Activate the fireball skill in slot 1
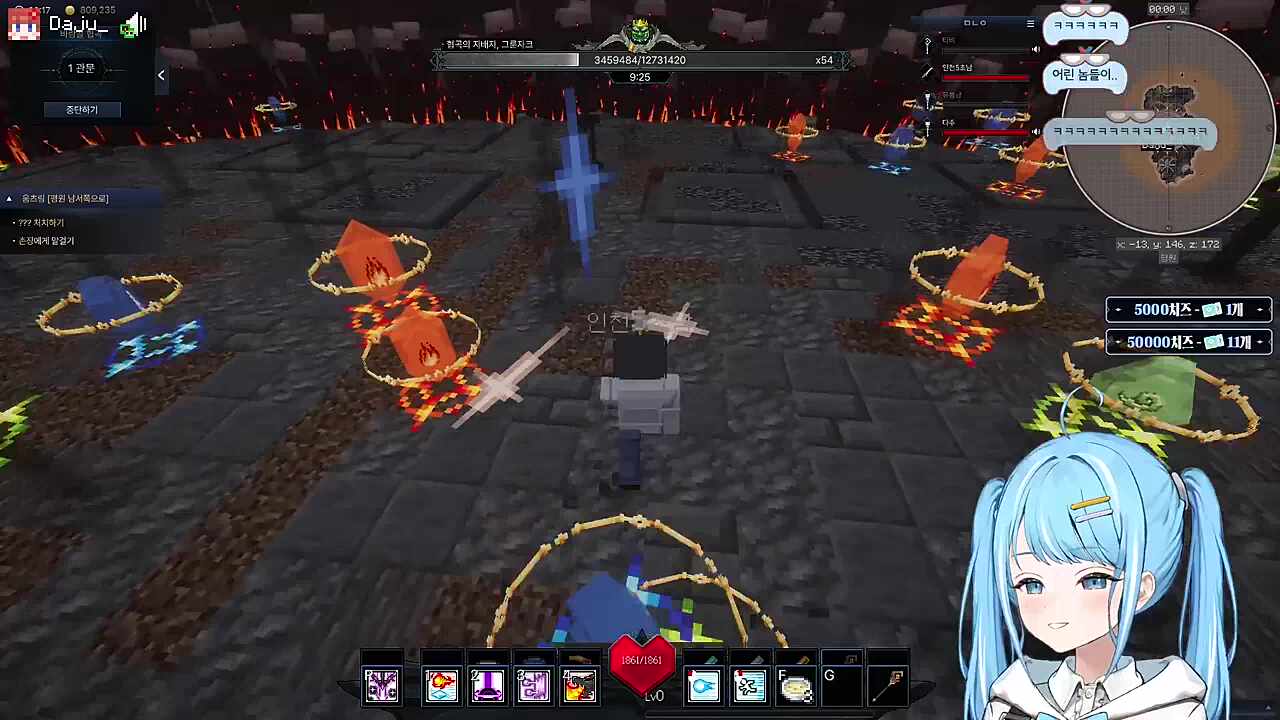The image size is (1280, 720). [441, 685]
